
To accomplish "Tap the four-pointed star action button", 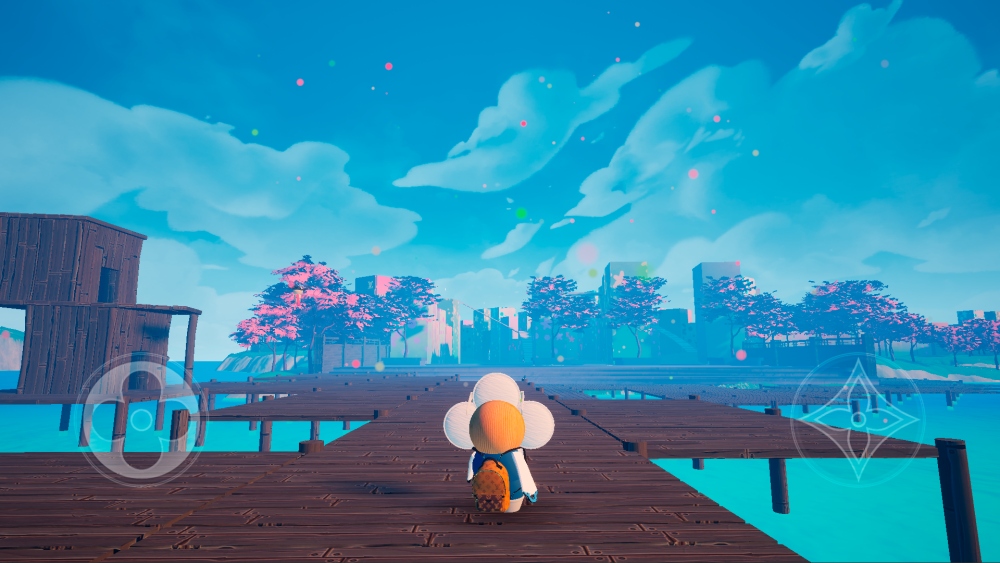I will point(857,419).
